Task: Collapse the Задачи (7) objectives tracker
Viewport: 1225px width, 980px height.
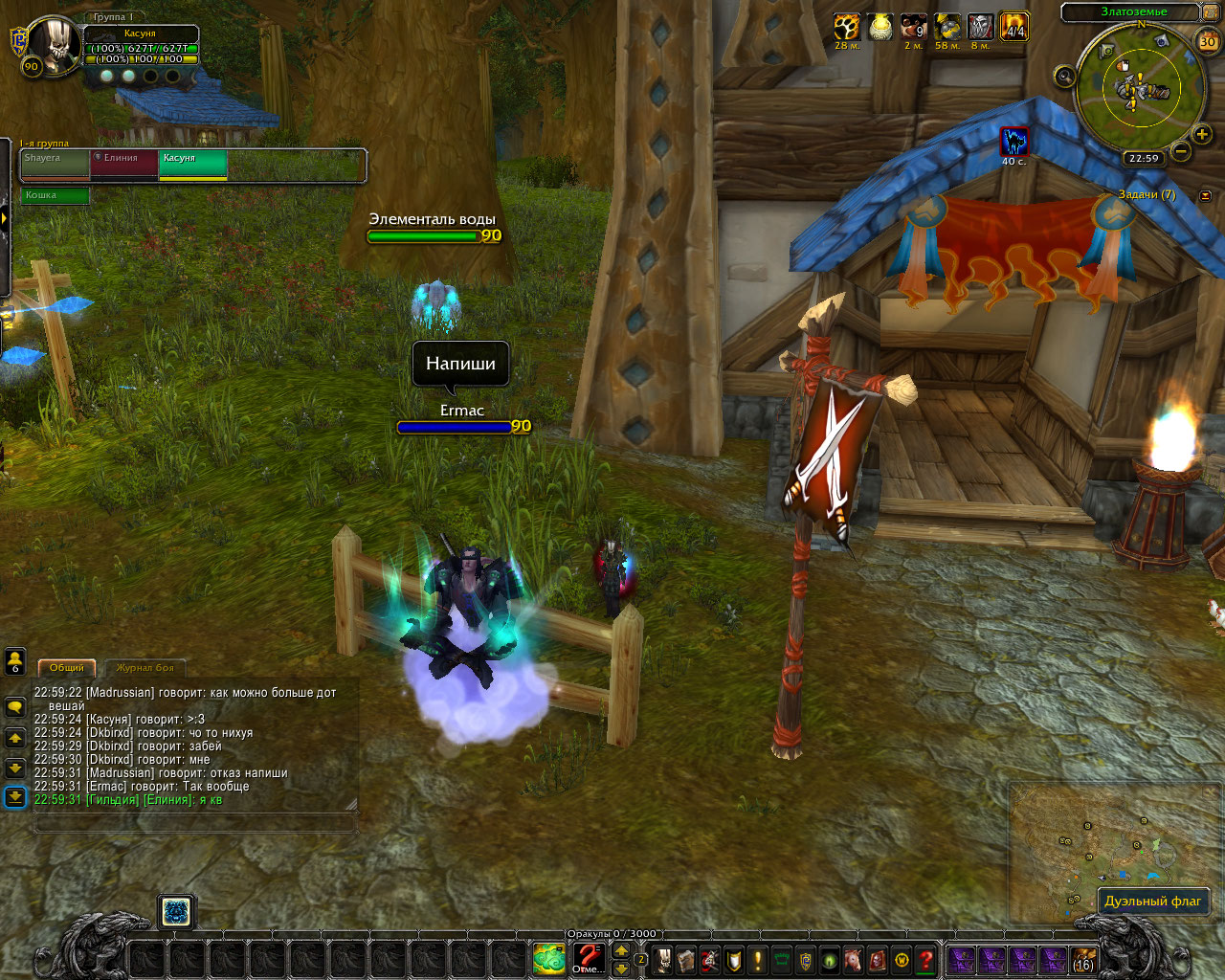Action: pyautogui.click(x=1206, y=195)
